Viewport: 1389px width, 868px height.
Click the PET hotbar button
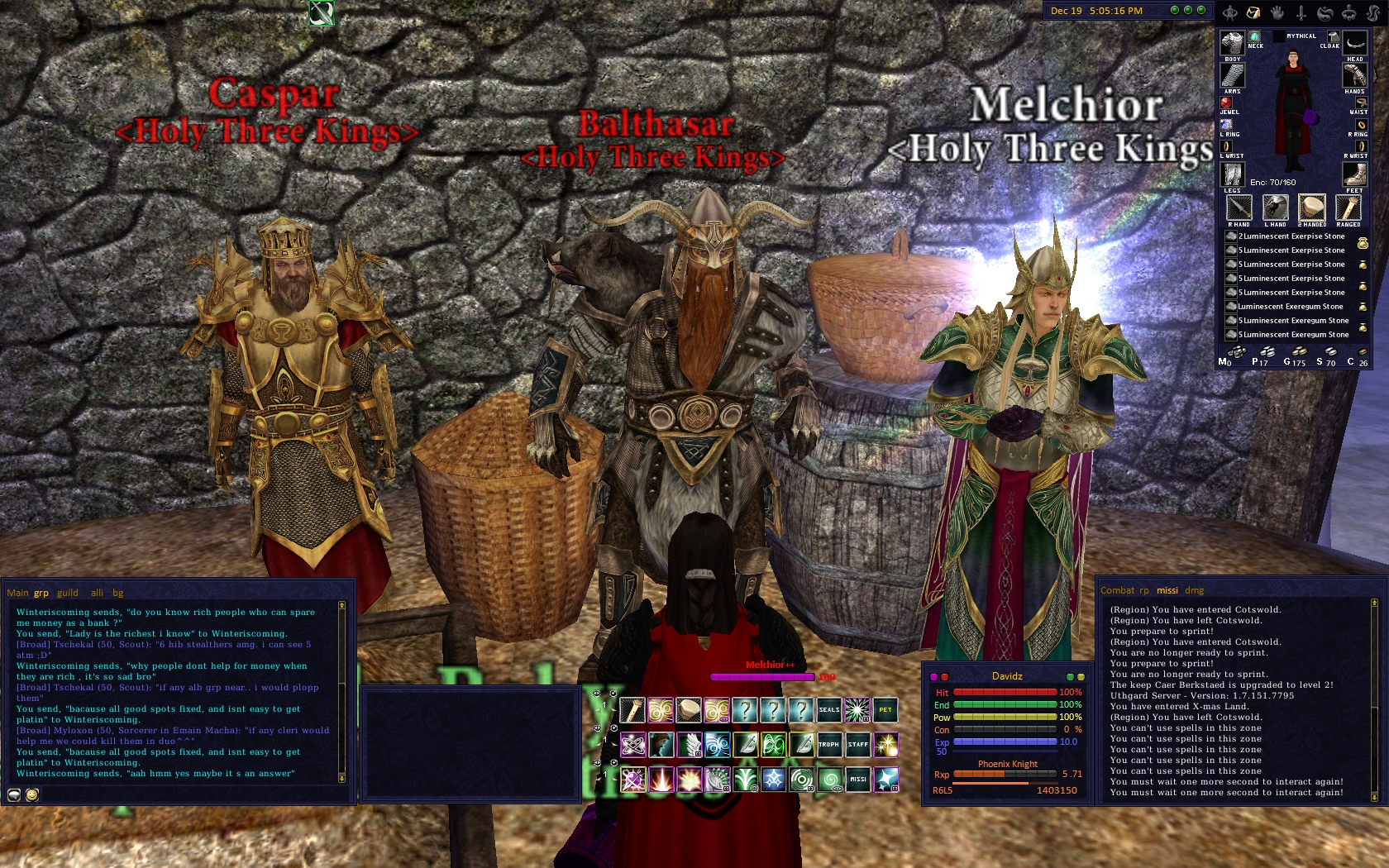point(885,710)
